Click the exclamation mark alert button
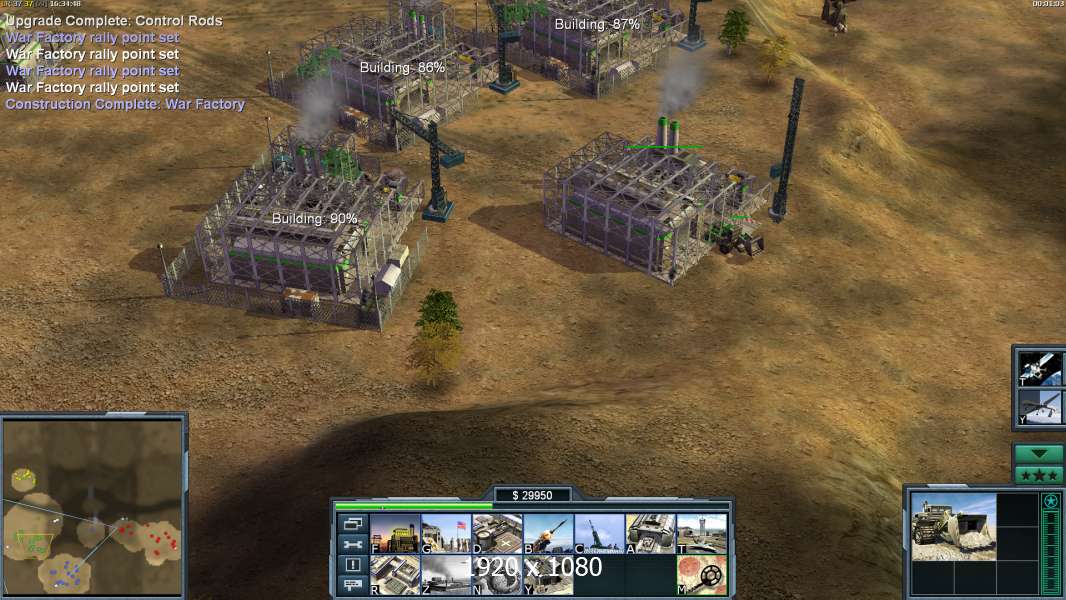Screen dimensions: 1066x600 [x=352, y=565]
